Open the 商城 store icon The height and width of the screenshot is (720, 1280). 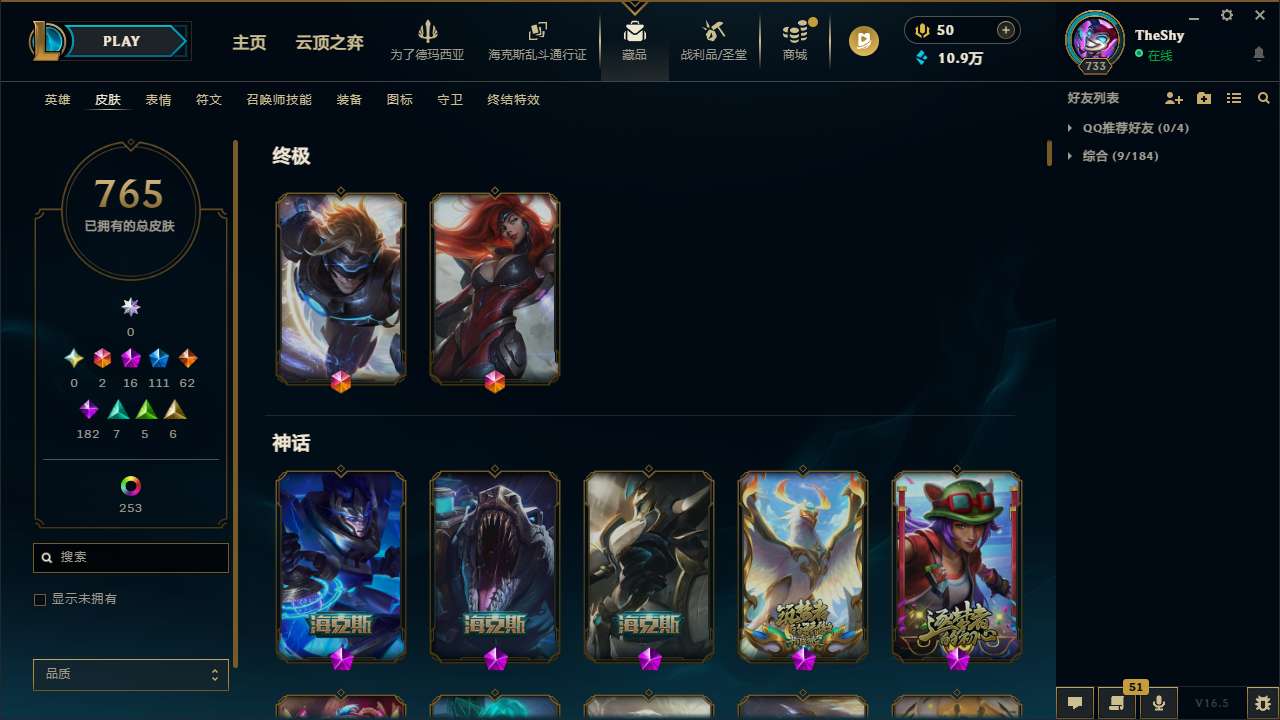click(794, 40)
